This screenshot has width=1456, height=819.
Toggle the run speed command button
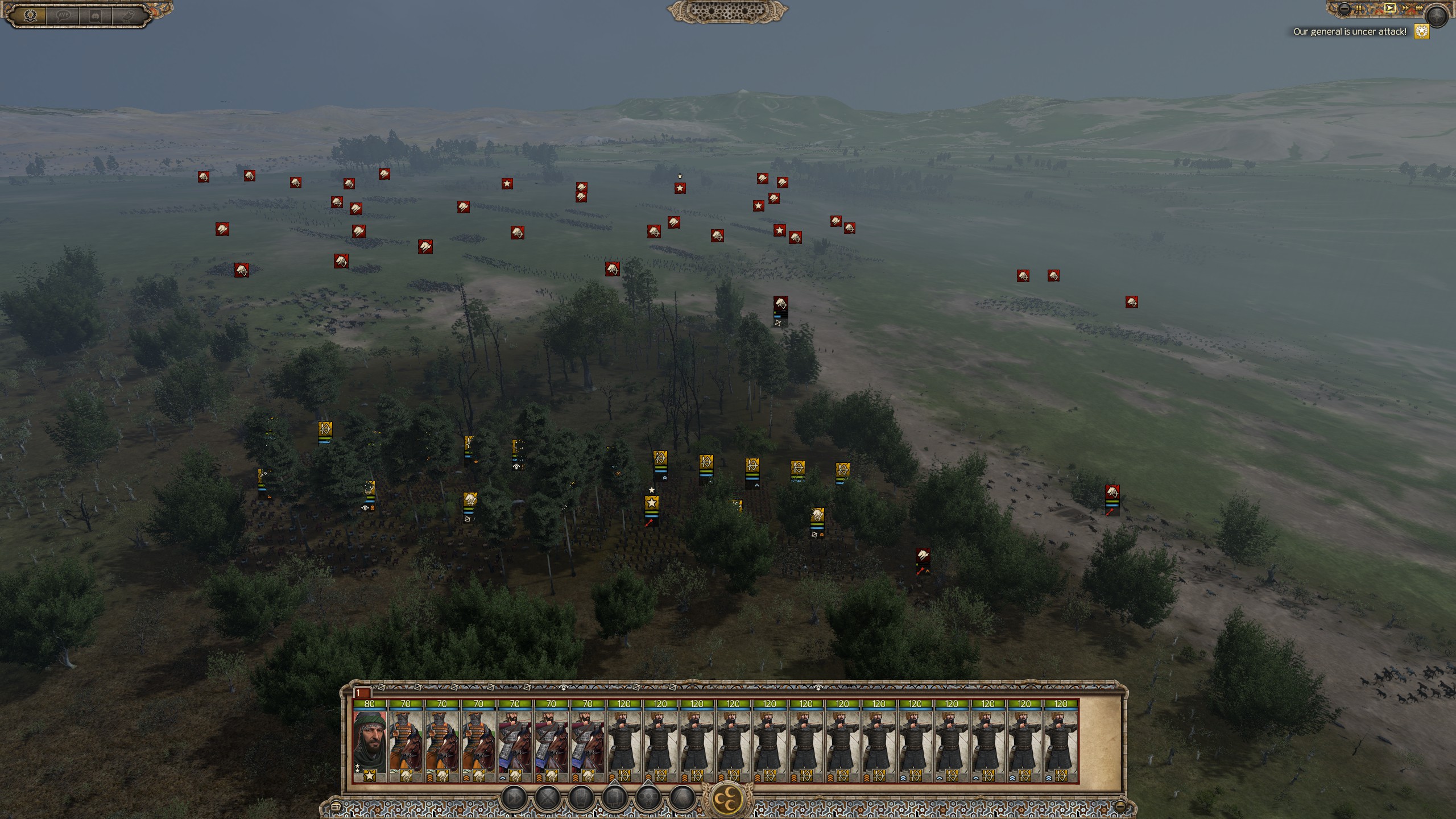coord(515,799)
